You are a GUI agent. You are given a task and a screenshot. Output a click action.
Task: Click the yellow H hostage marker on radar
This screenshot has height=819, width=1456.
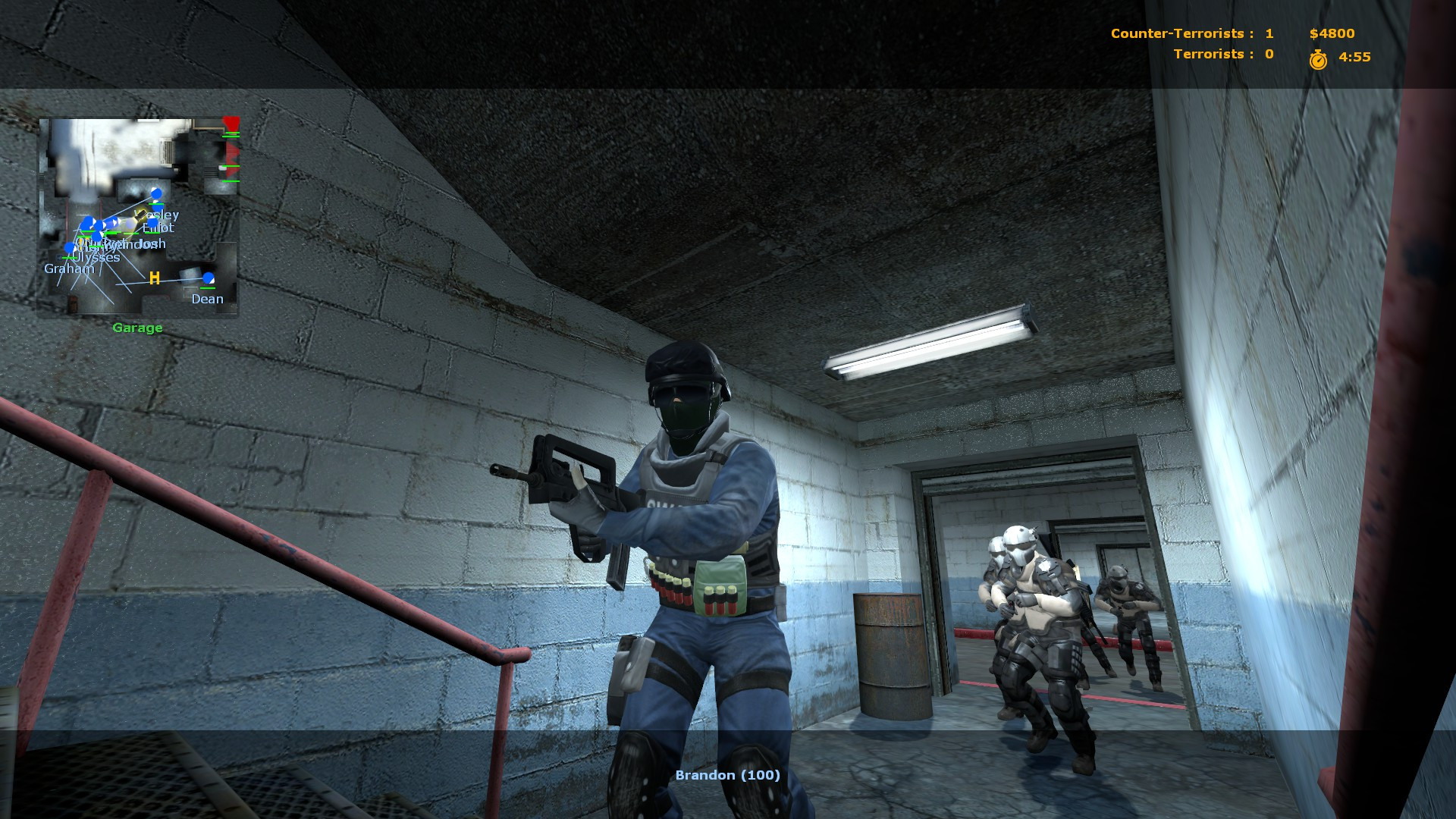point(153,278)
